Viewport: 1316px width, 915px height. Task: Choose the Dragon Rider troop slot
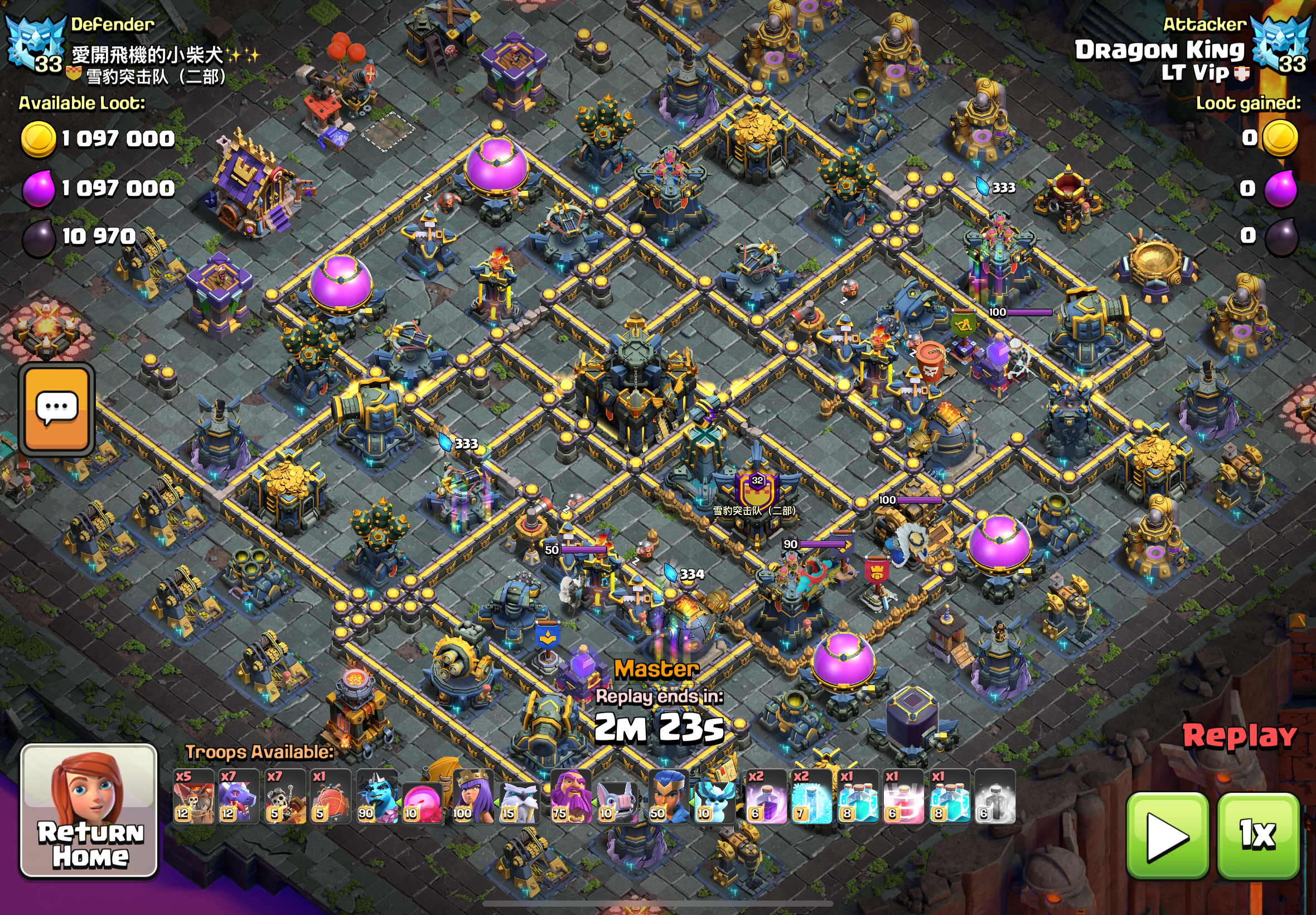[285, 797]
